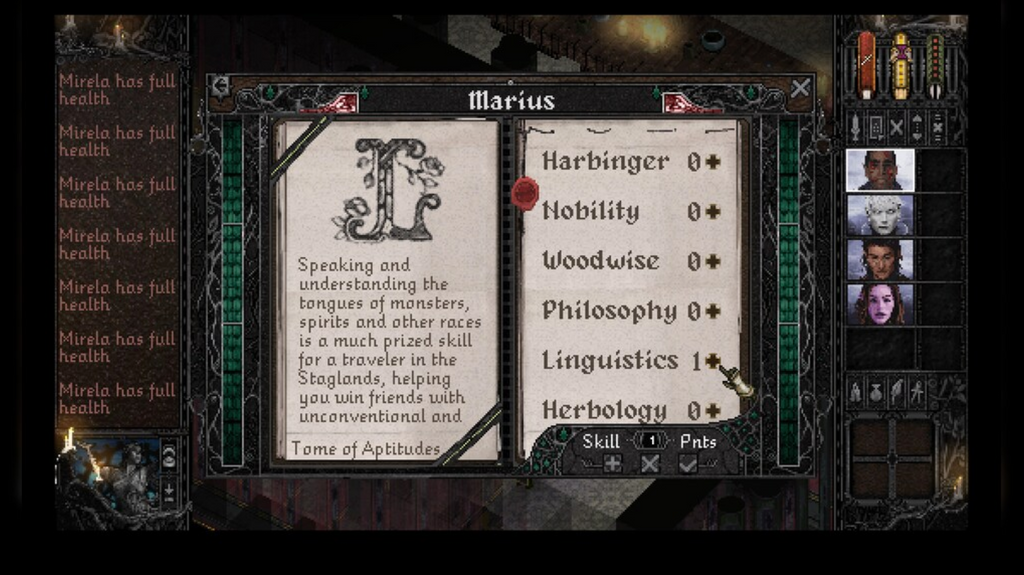Add a point to Harbinger
This screenshot has height=575, width=1024.
pyautogui.click(x=713, y=162)
